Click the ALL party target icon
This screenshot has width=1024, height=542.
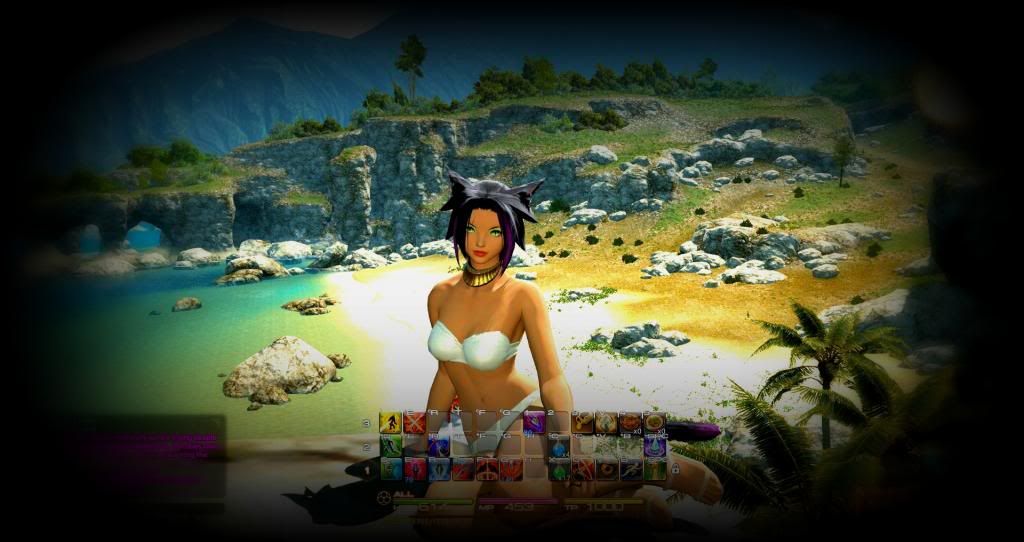384,495
